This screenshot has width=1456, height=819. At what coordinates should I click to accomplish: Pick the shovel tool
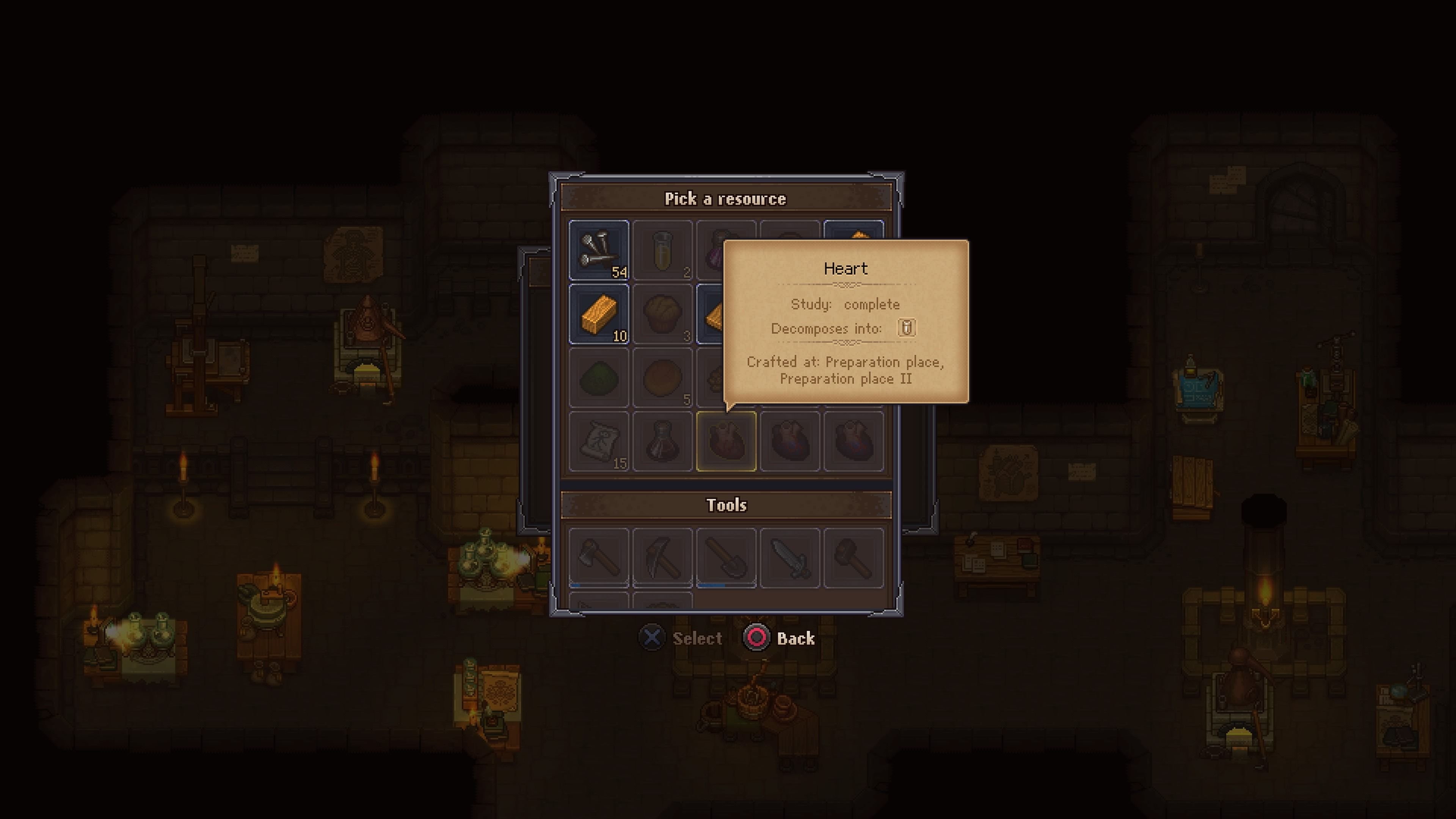click(x=727, y=558)
